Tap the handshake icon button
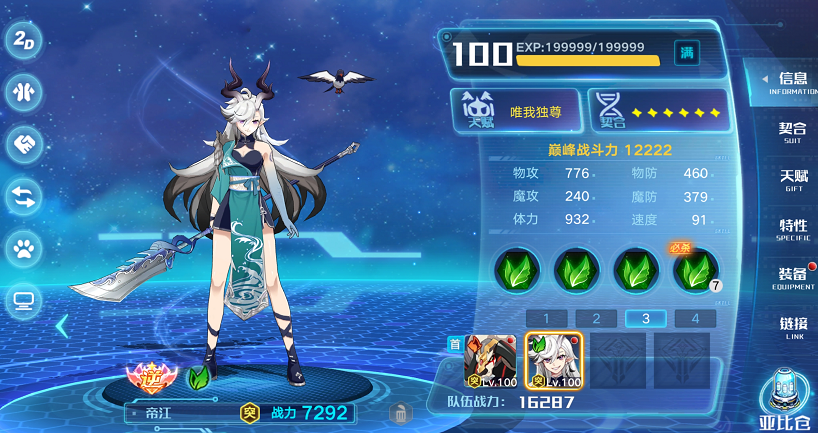This screenshot has width=818, height=433. (x=22, y=145)
